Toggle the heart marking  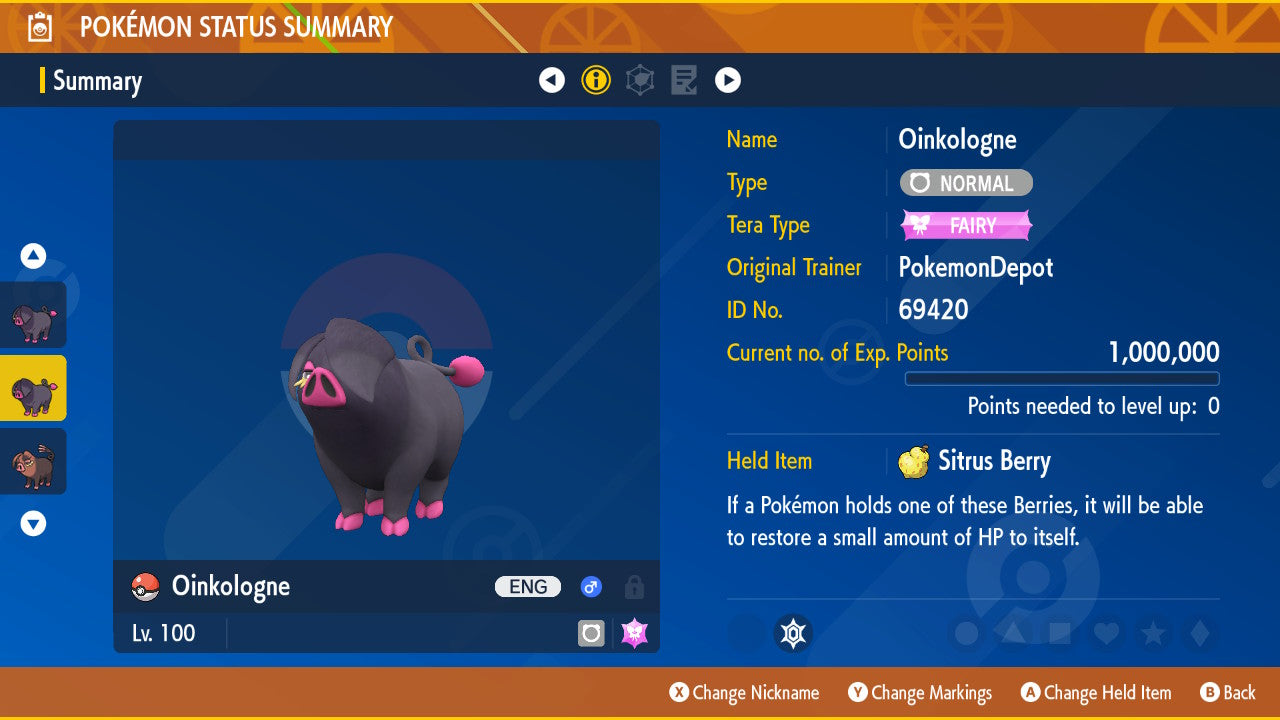coord(1106,633)
